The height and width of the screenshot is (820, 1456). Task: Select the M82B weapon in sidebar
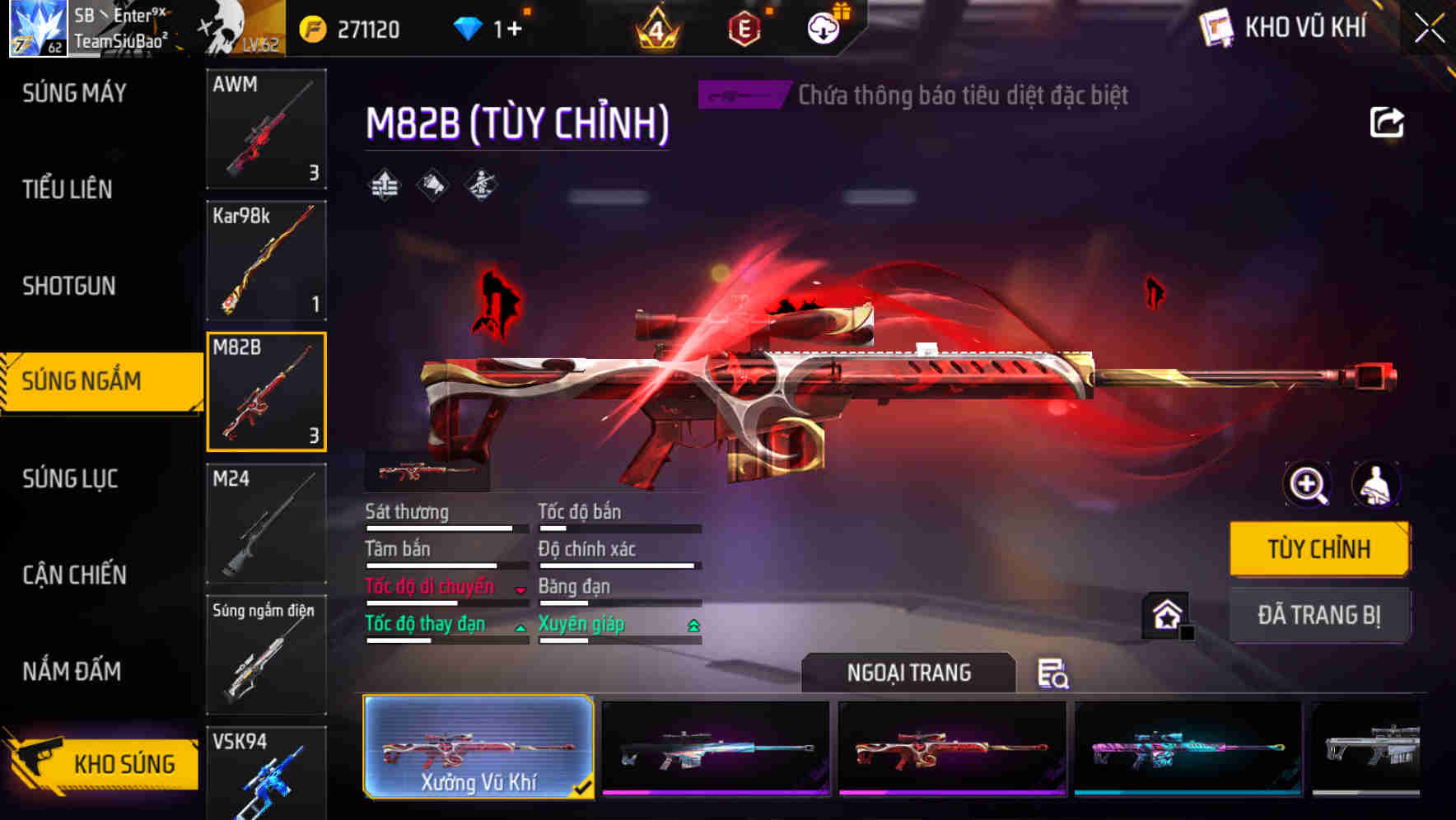click(266, 391)
